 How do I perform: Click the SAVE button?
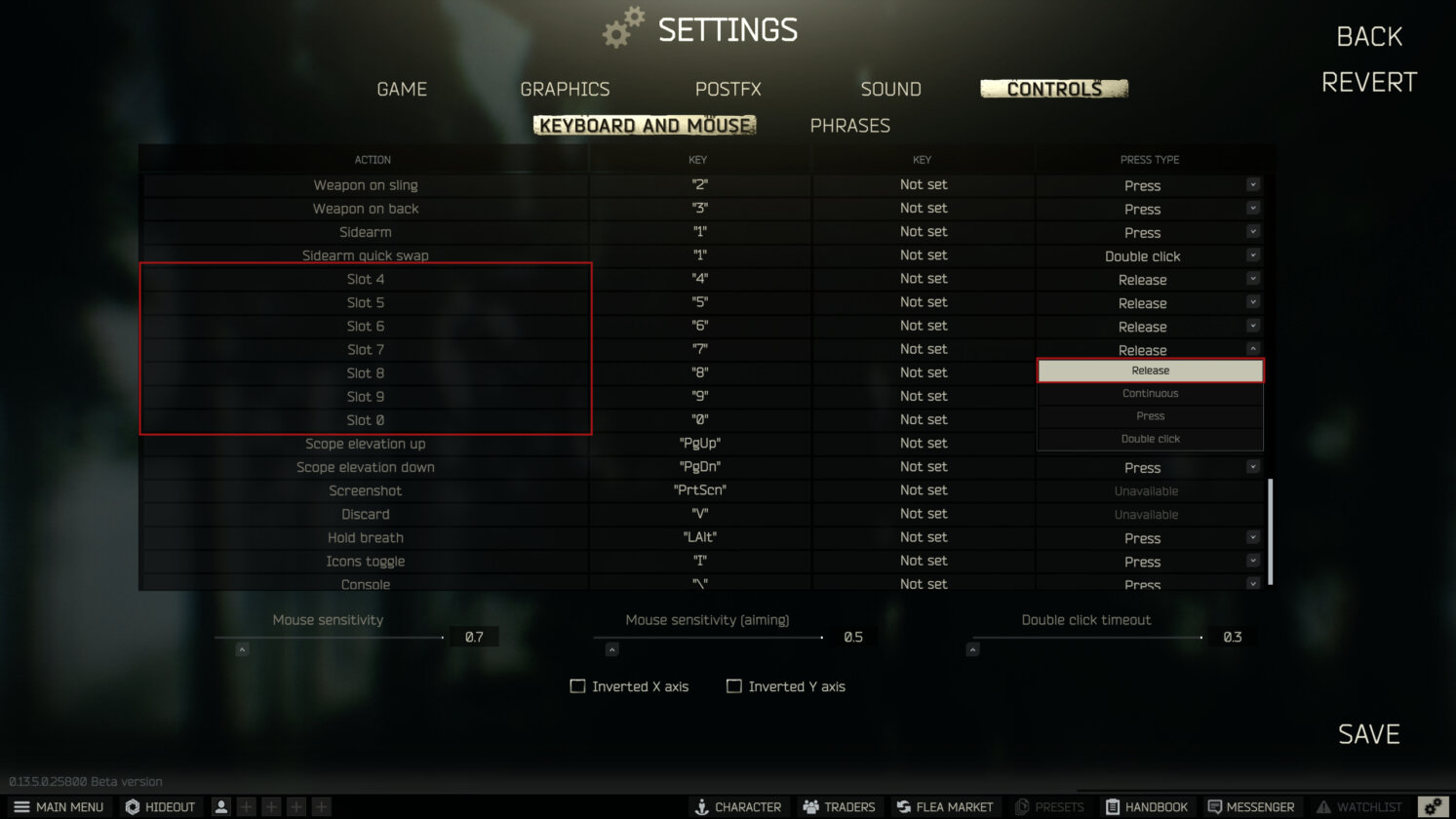click(x=1367, y=733)
